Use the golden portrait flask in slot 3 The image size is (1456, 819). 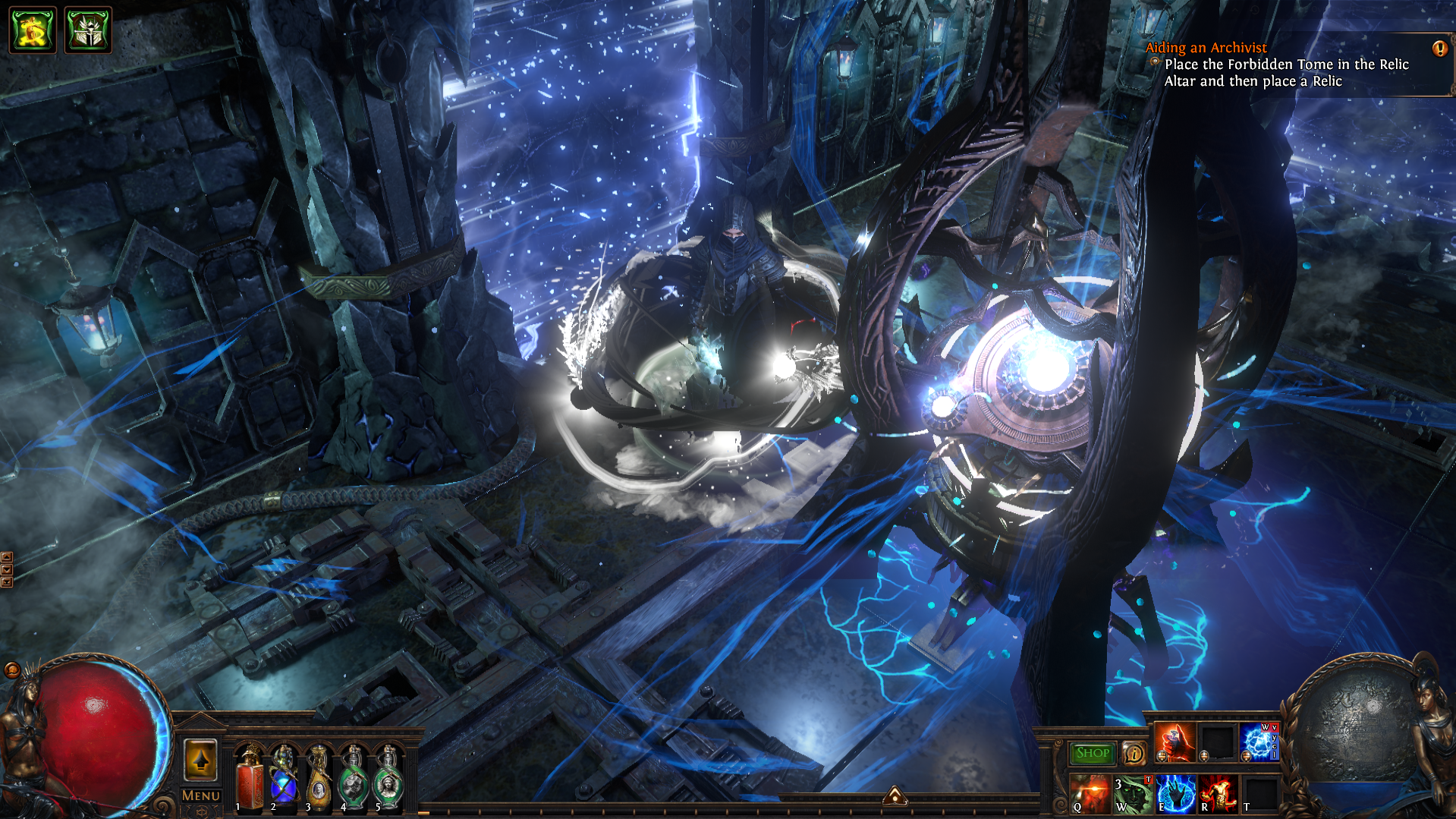[318, 780]
